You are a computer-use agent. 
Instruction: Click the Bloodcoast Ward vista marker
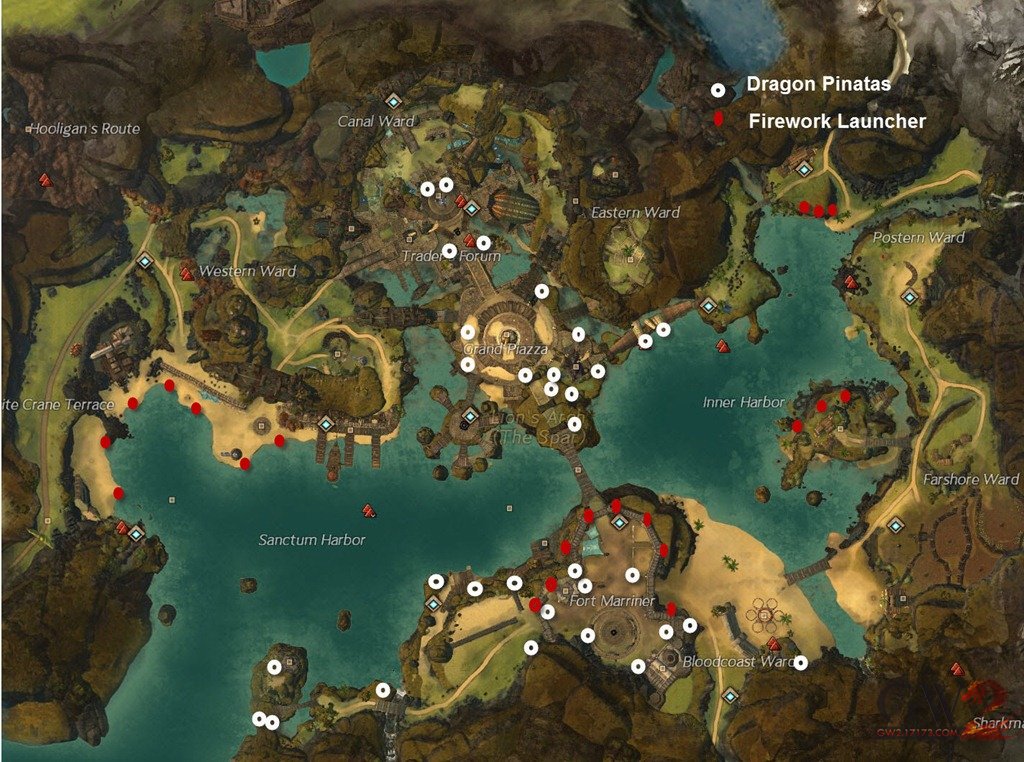[773, 644]
